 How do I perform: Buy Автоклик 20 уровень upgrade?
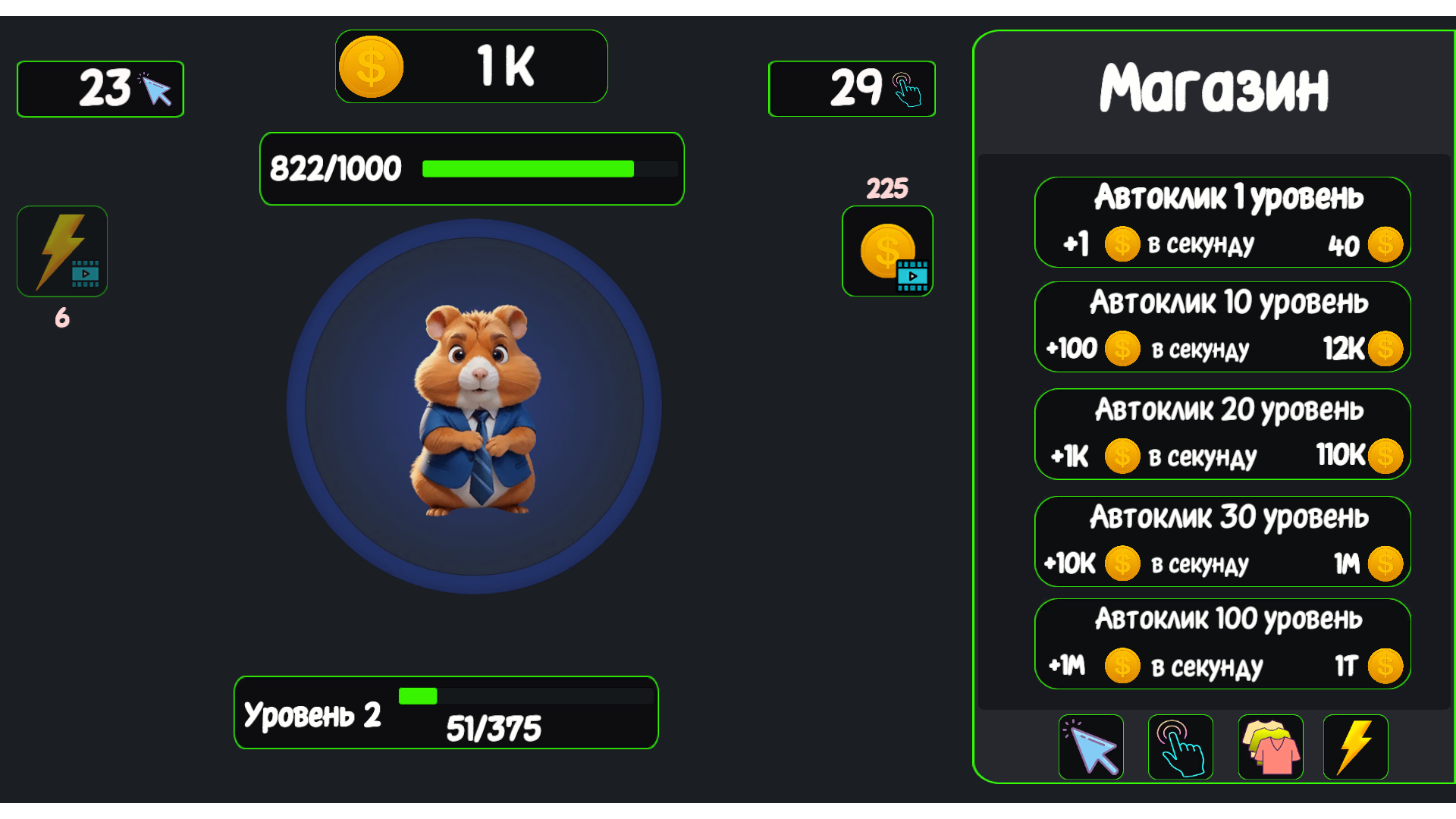pos(1222,434)
